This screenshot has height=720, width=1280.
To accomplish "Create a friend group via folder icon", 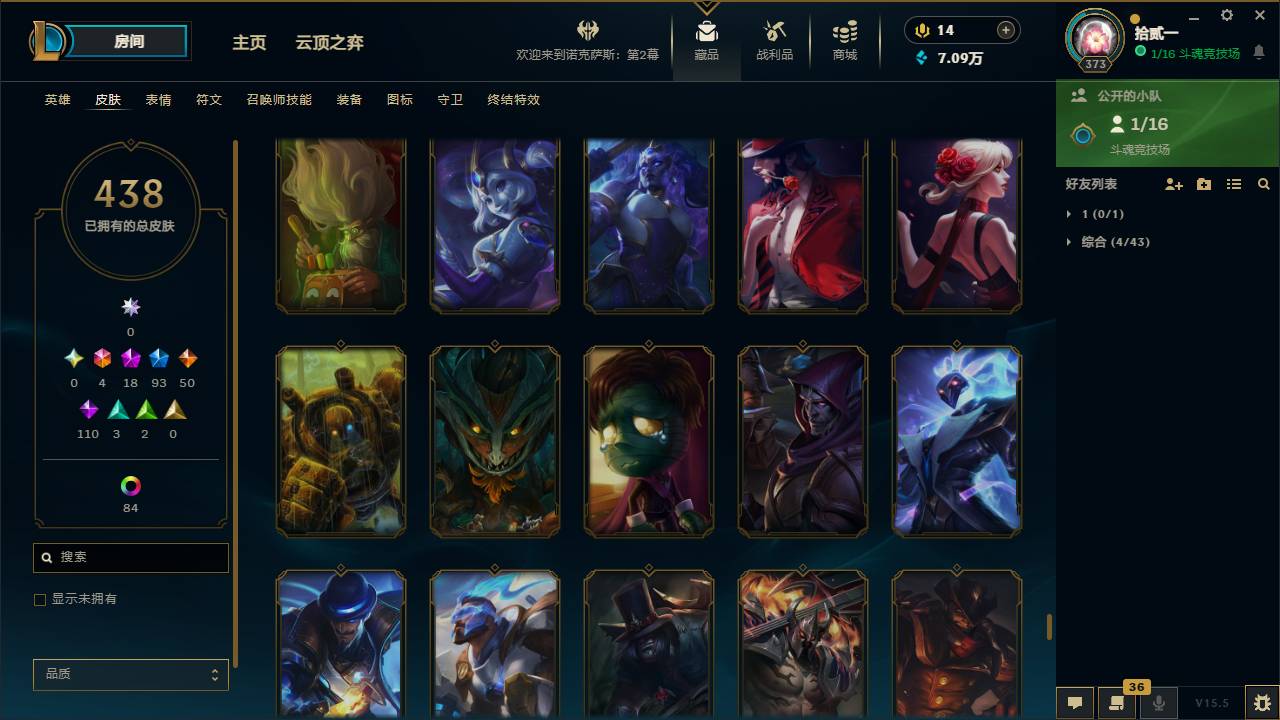I will 1204,184.
